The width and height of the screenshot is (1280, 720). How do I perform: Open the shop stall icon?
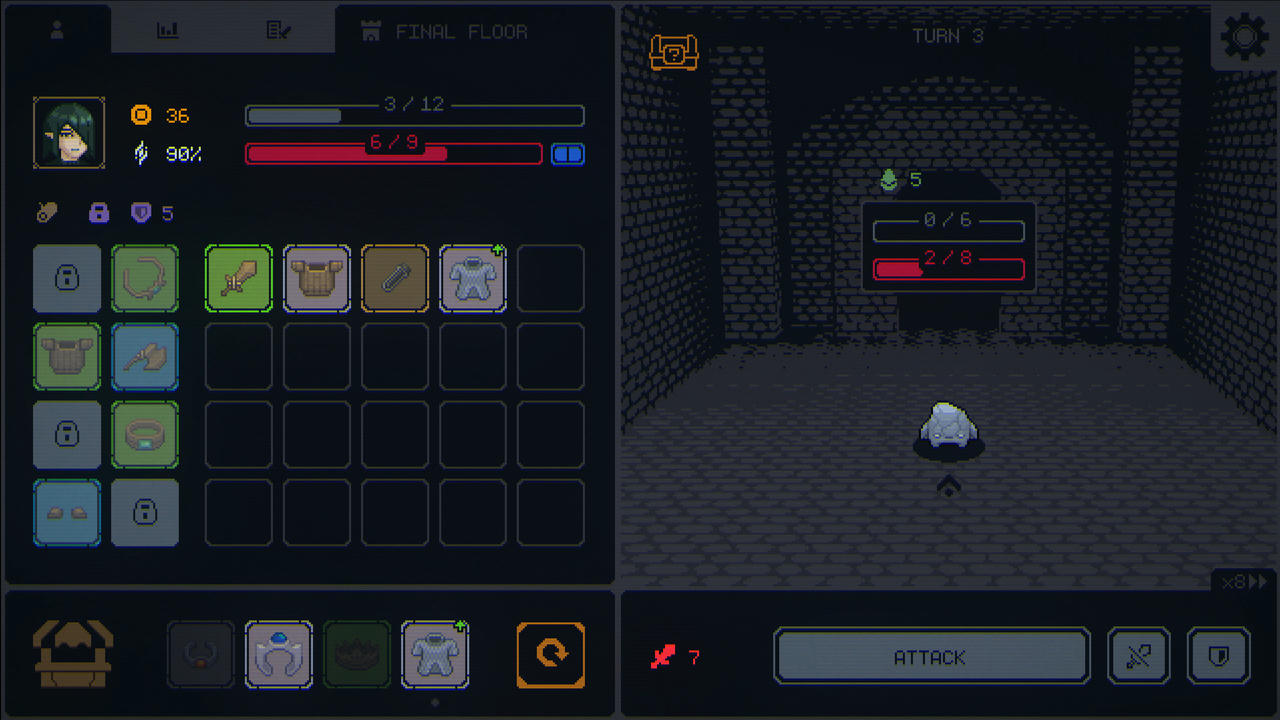[73, 655]
